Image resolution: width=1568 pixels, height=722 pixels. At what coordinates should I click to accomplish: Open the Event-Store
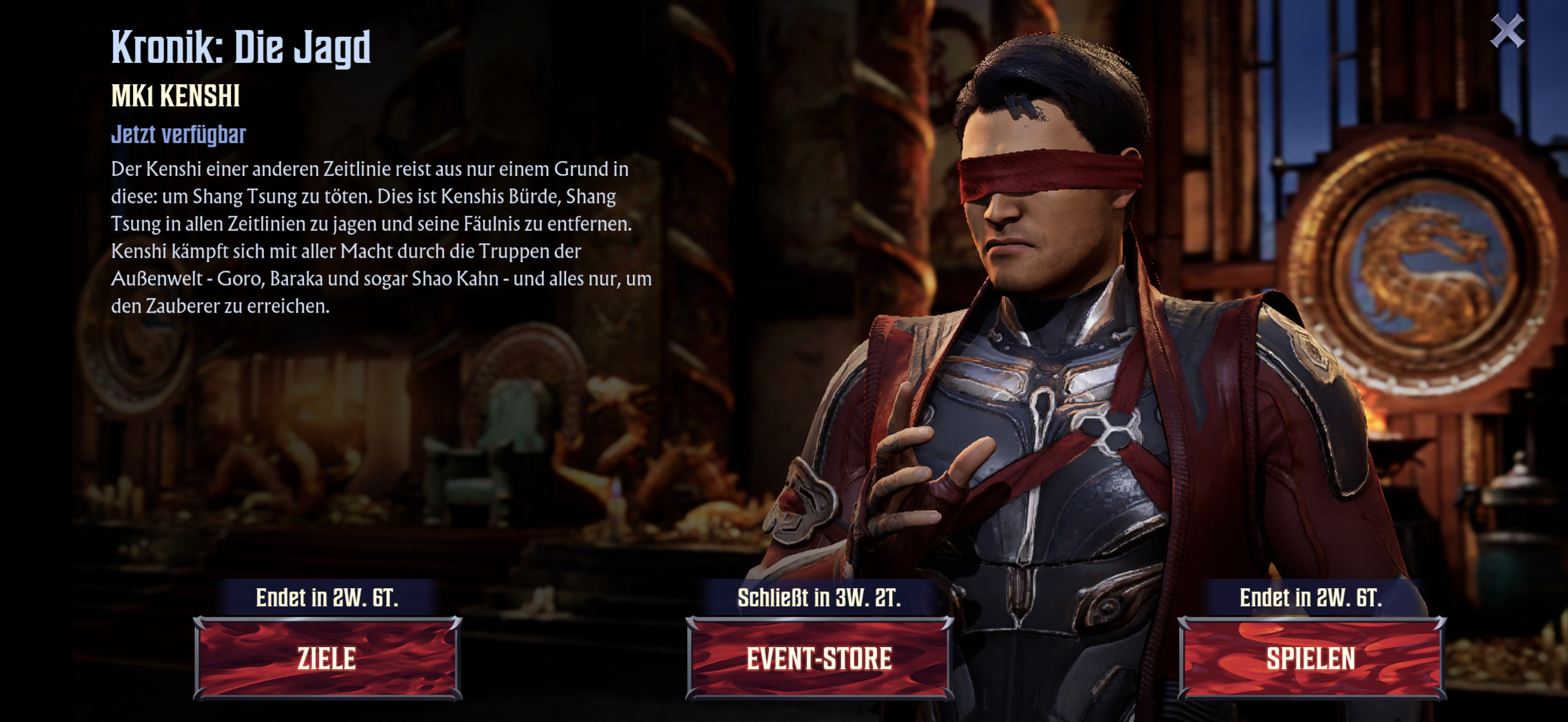click(x=819, y=658)
